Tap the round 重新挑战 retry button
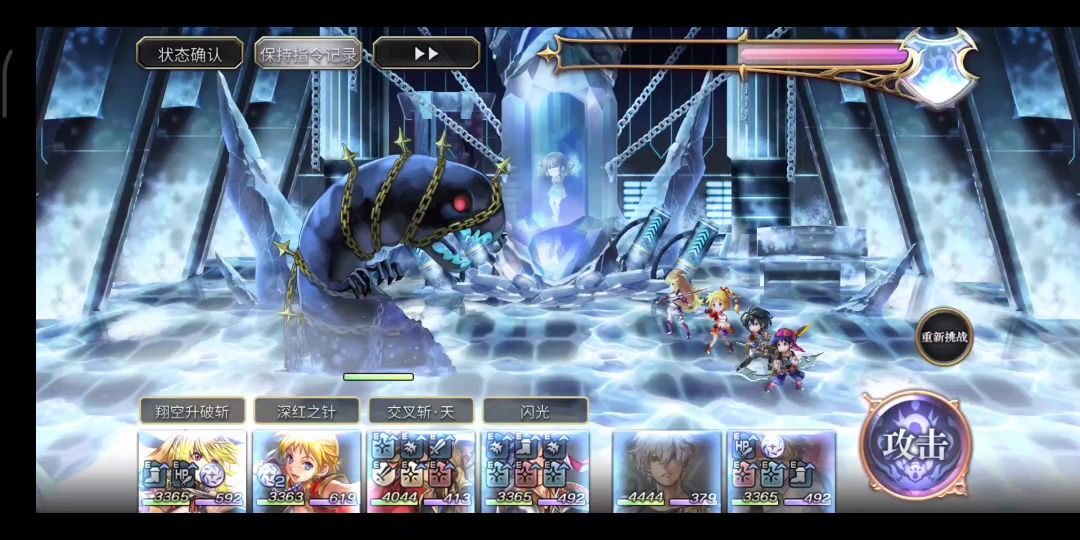 tap(944, 337)
